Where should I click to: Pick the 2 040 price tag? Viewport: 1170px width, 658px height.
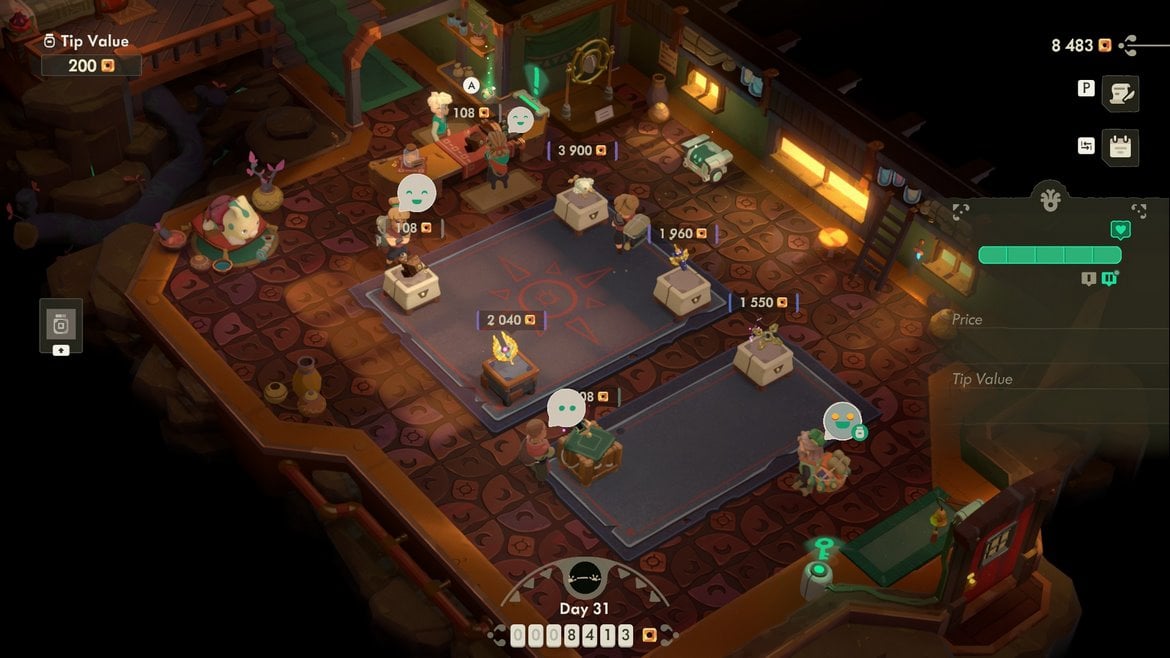[510, 320]
